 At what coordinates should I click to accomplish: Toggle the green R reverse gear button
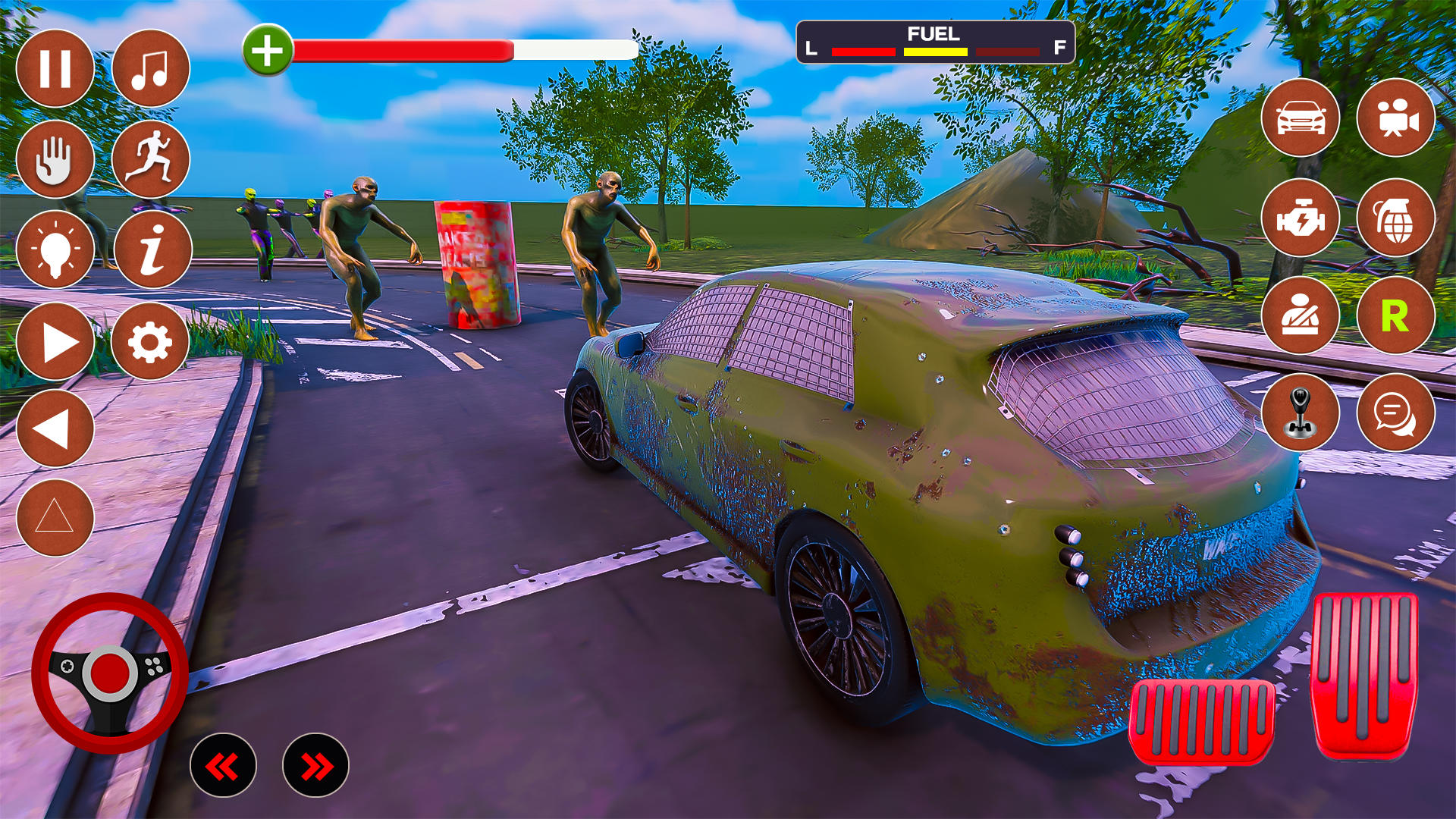pos(1396,315)
